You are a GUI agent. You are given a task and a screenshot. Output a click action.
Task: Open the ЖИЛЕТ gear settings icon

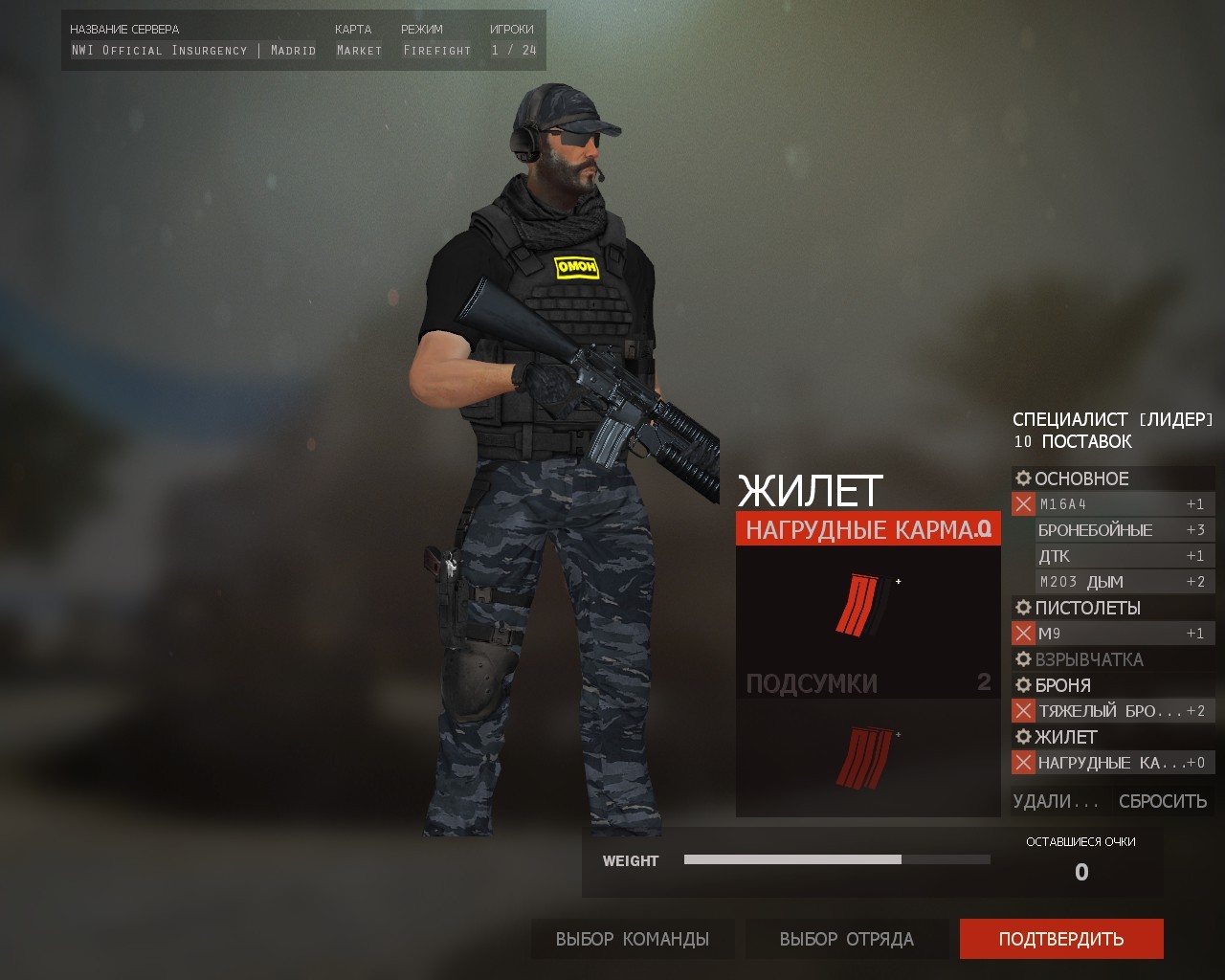pos(1022,737)
